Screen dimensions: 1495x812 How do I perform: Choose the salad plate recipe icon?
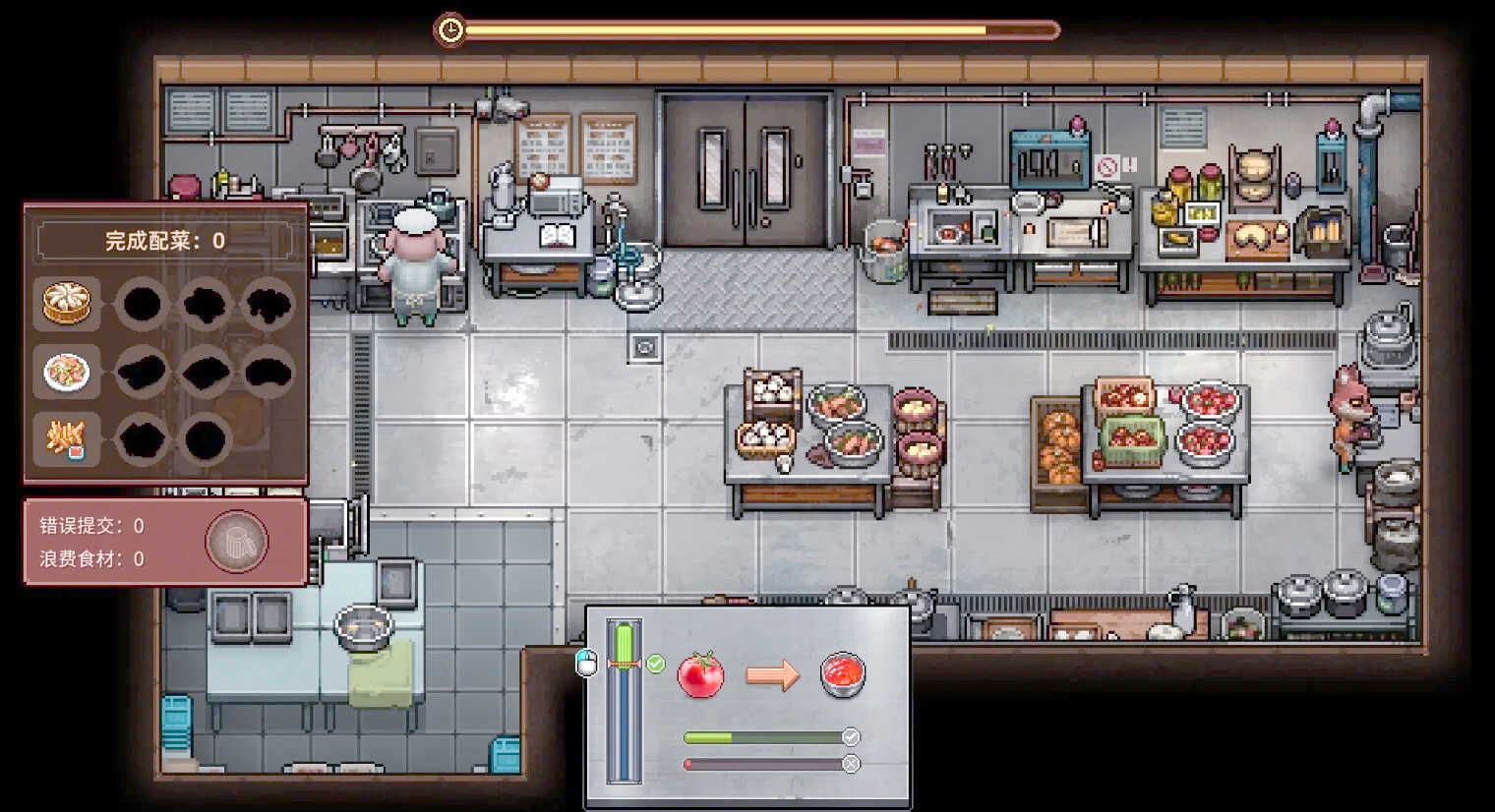click(67, 372)
